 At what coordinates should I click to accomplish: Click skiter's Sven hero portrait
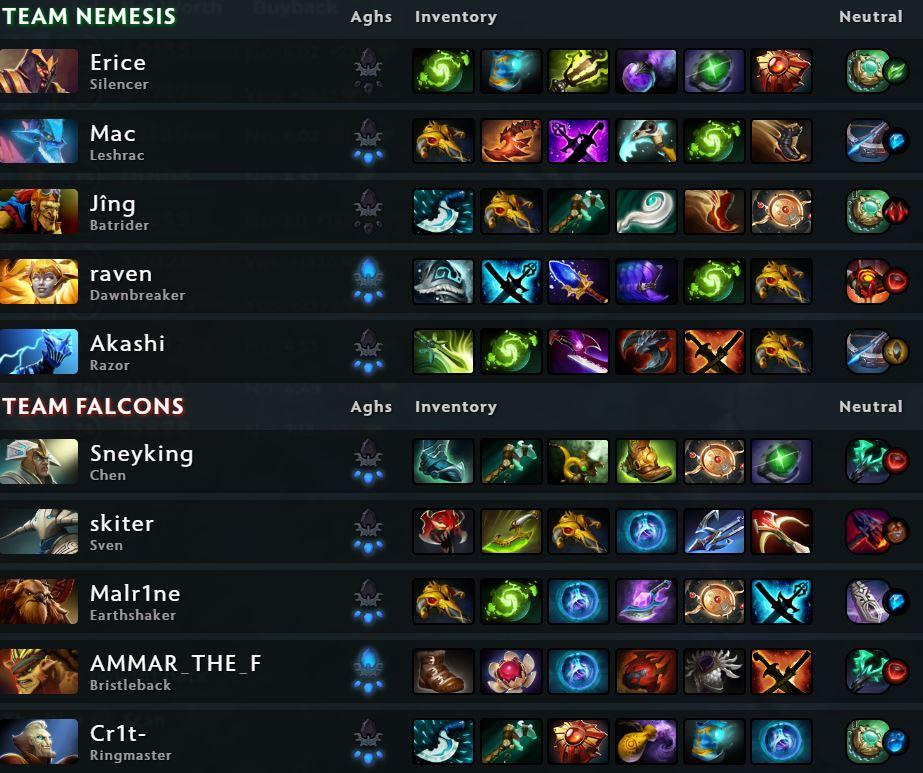coord(39,531)
